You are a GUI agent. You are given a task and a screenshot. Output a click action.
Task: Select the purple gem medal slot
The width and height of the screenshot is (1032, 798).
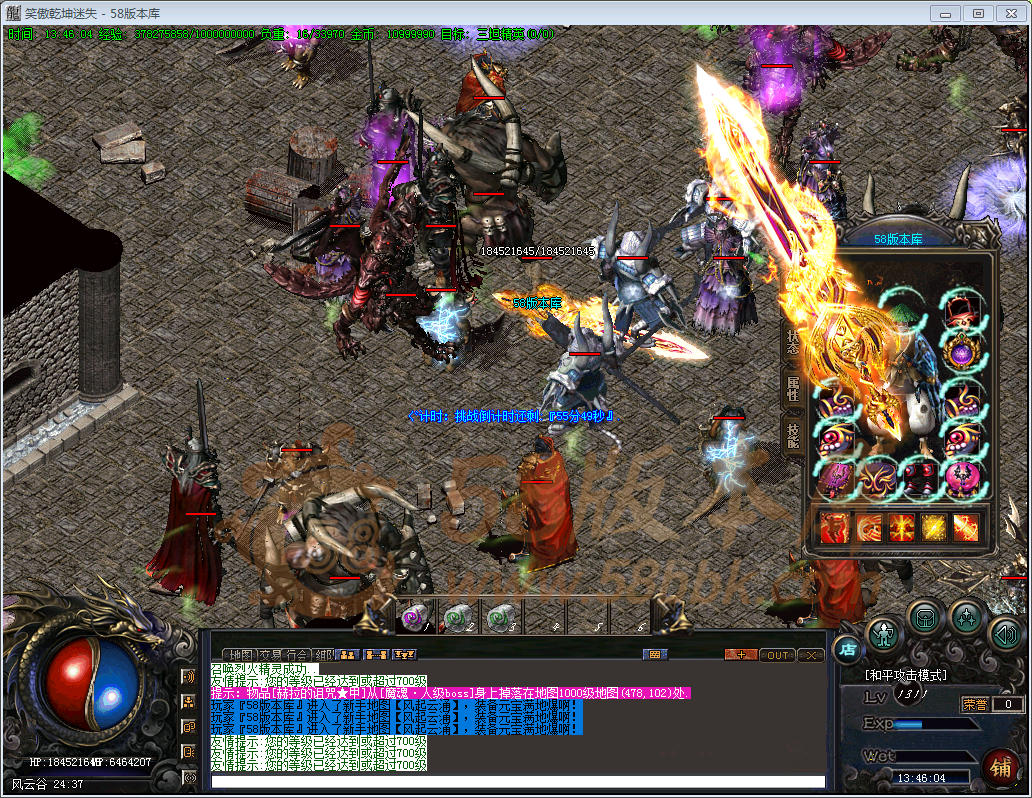961,352
